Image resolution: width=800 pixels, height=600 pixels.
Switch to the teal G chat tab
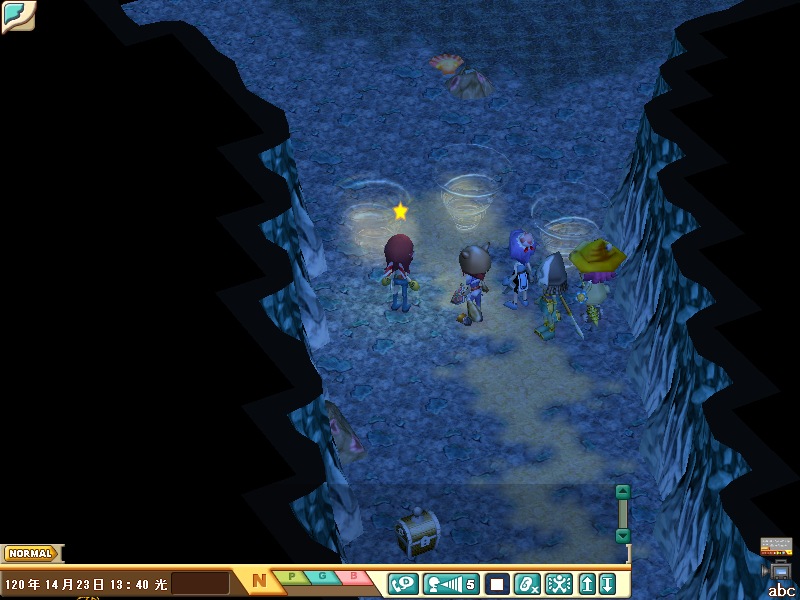(323, 576)
